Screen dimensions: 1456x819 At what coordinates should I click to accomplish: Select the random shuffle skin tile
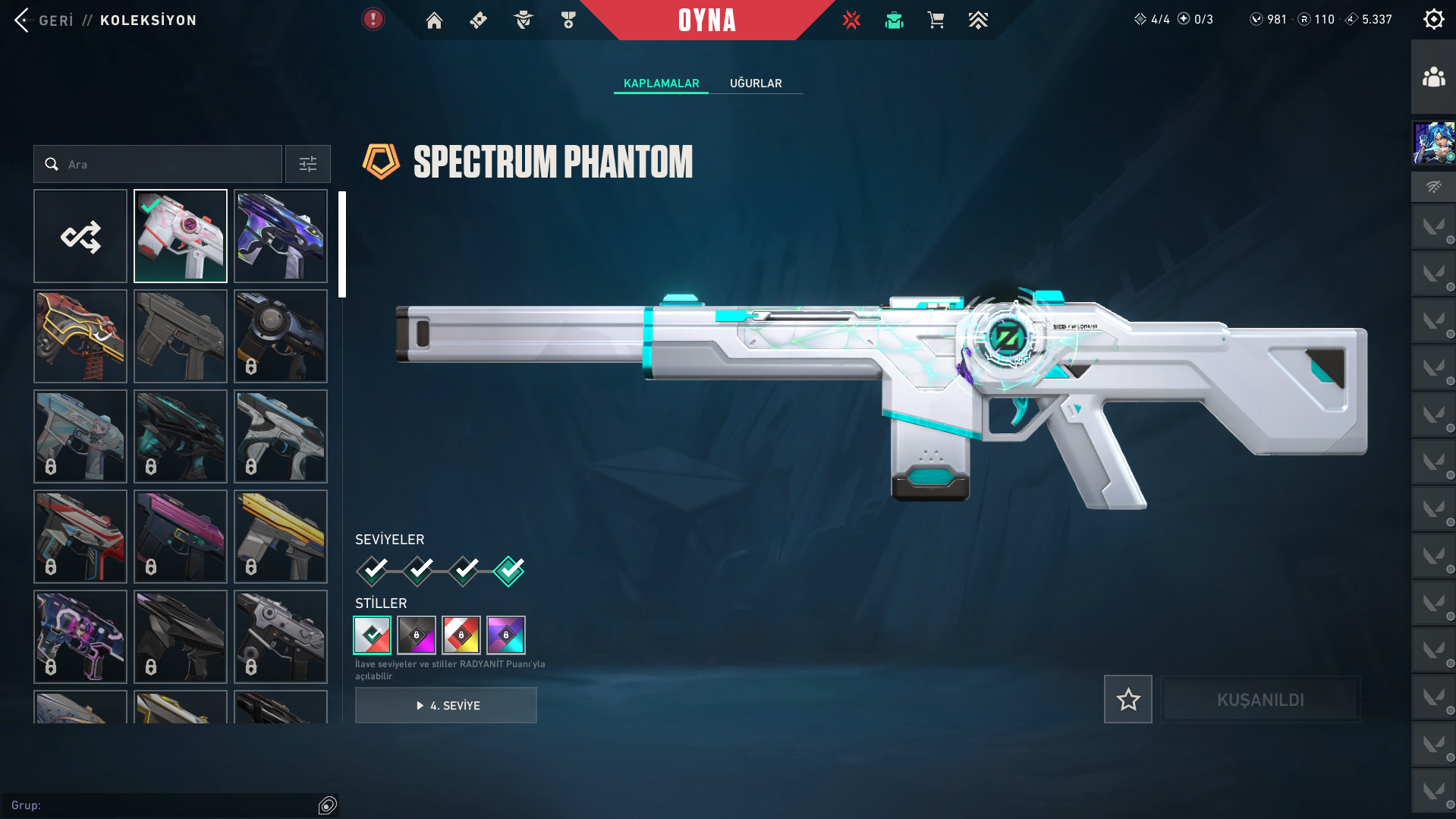coord(80,236)
